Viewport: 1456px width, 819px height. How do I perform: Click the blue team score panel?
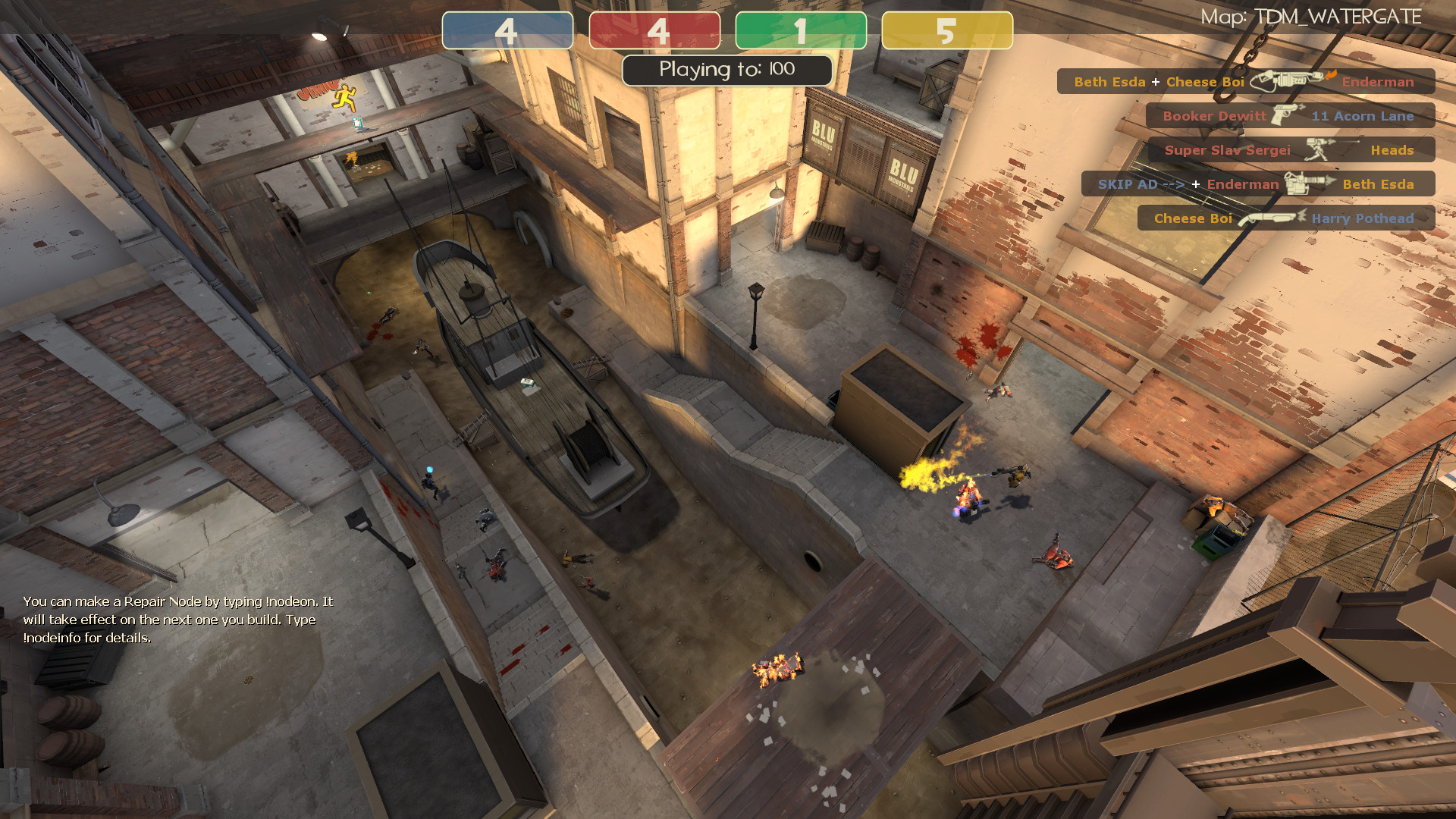[x=507, y=30]
